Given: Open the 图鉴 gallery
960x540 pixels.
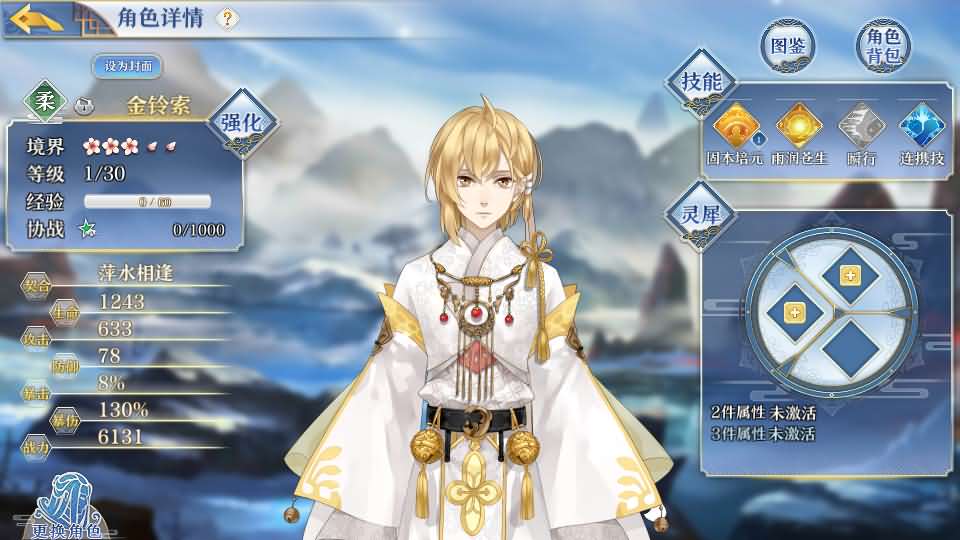Looking at the screenshot, I should click(787, 46).
